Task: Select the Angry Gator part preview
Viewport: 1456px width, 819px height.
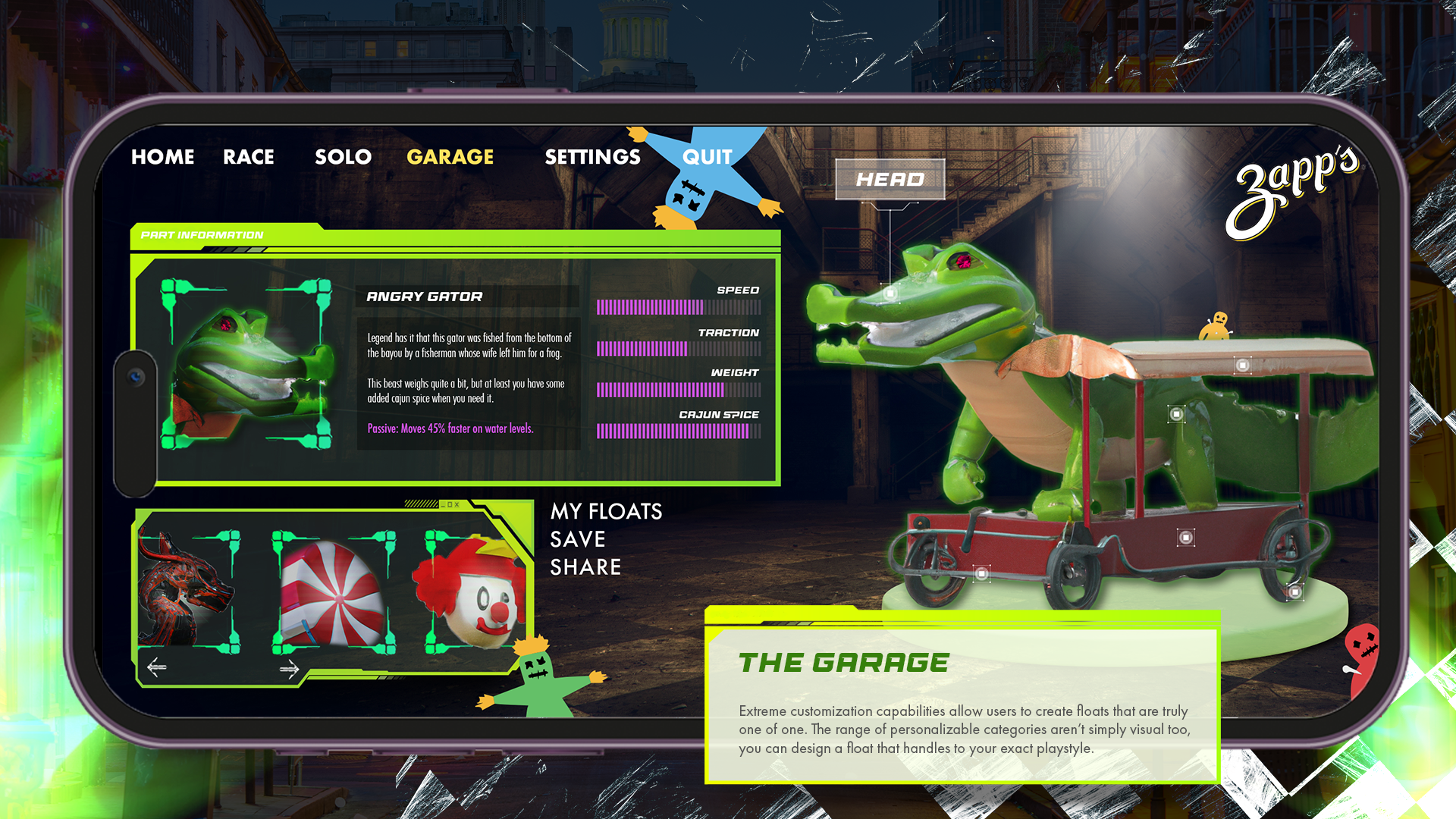Action: pyautogui.click(x=246, y=364)
